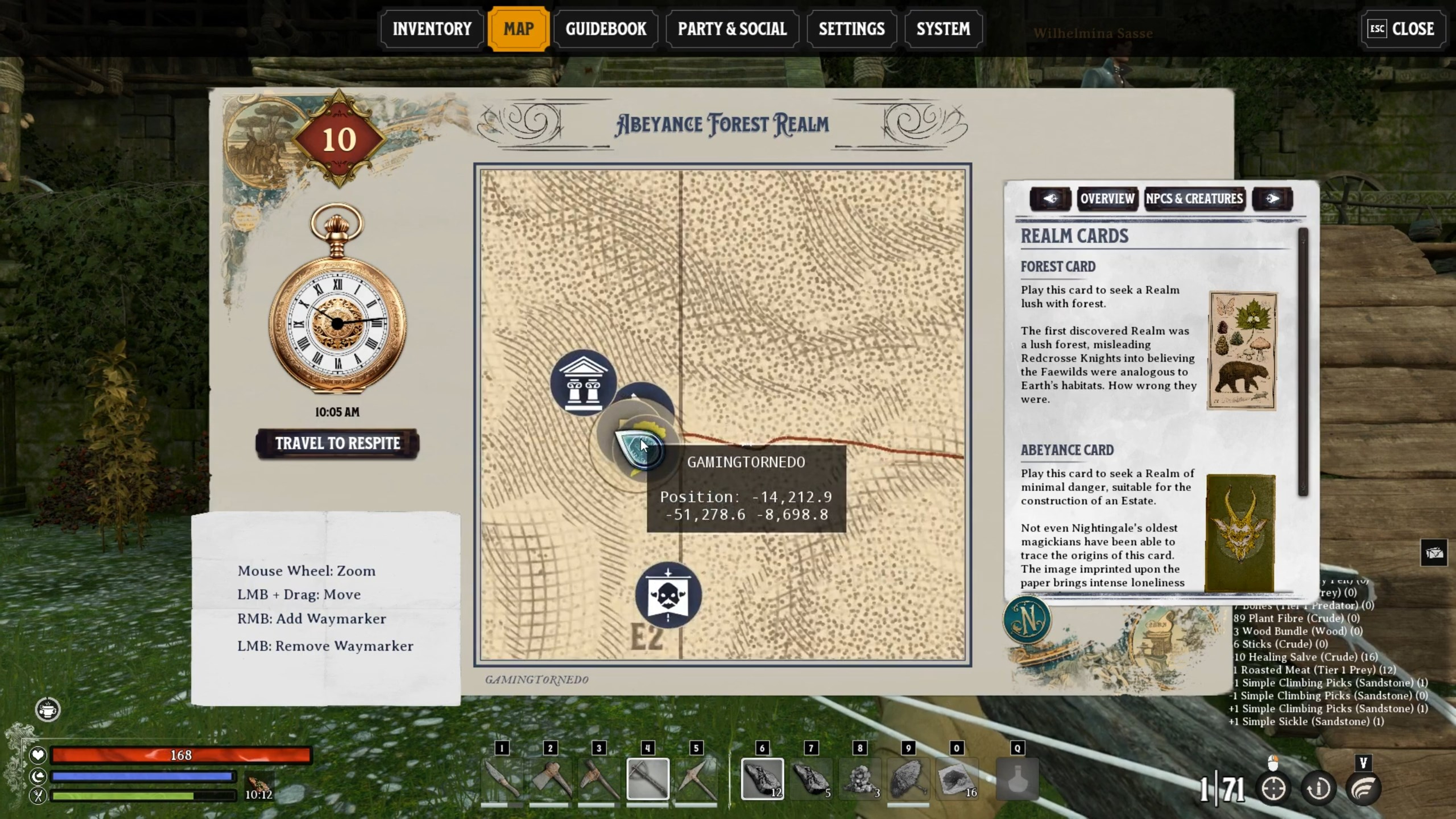The width and height of the screenshot is (1456, 819).
Task: Close the map screen
Action: [x=1402, y=29]
